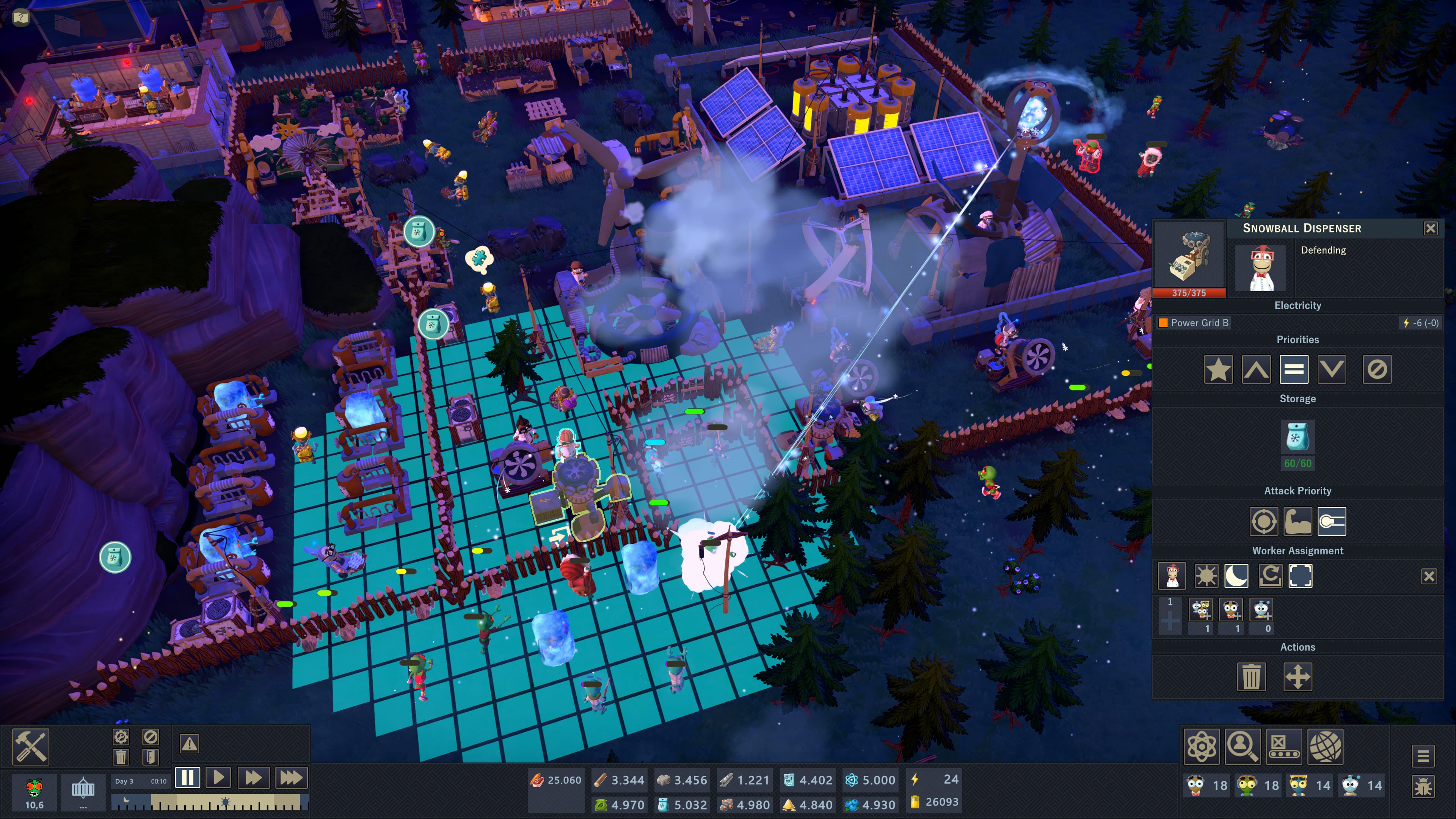Select nearest-target attack priority crosshair
This screenshot has width=1456, height=819.
[x=1265, y=521]
